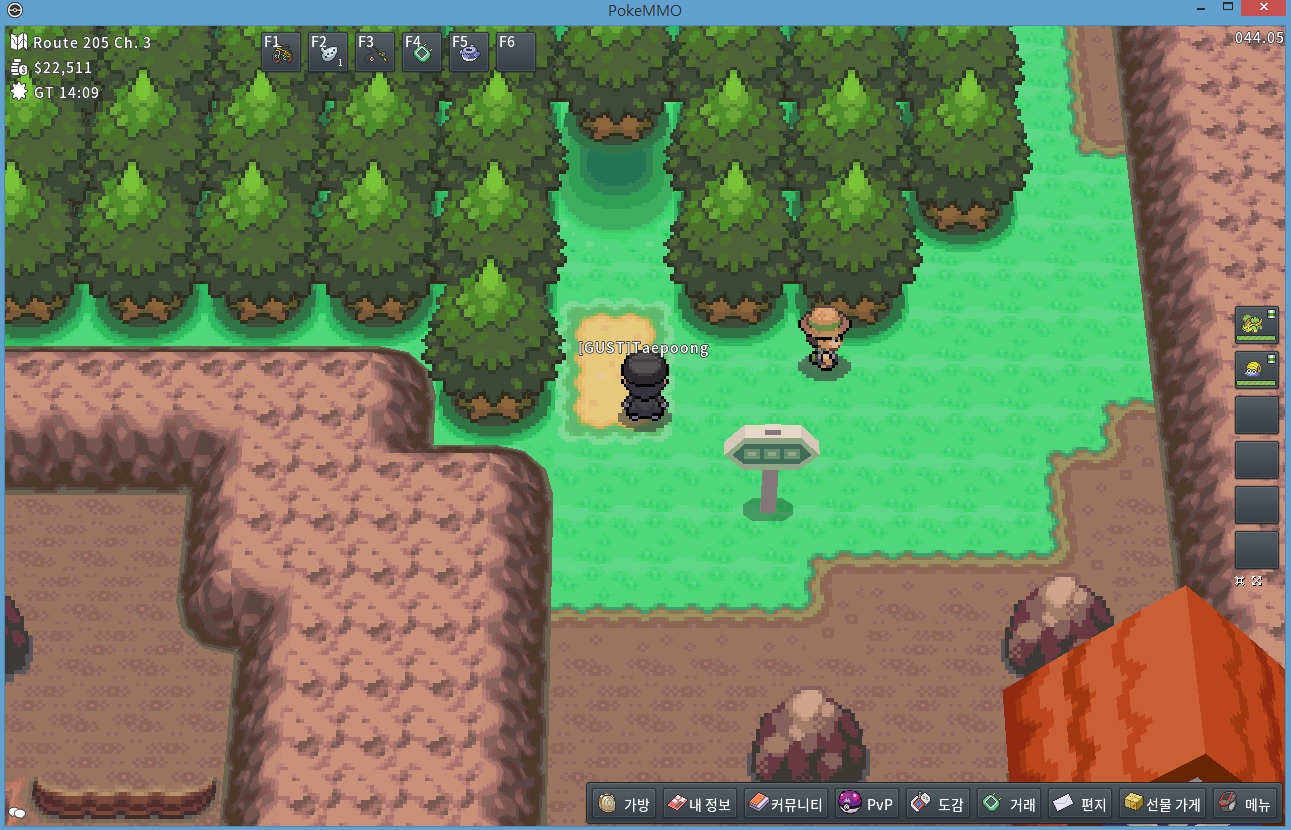Select the green plant Pokémon in party

click(1256, 325)
